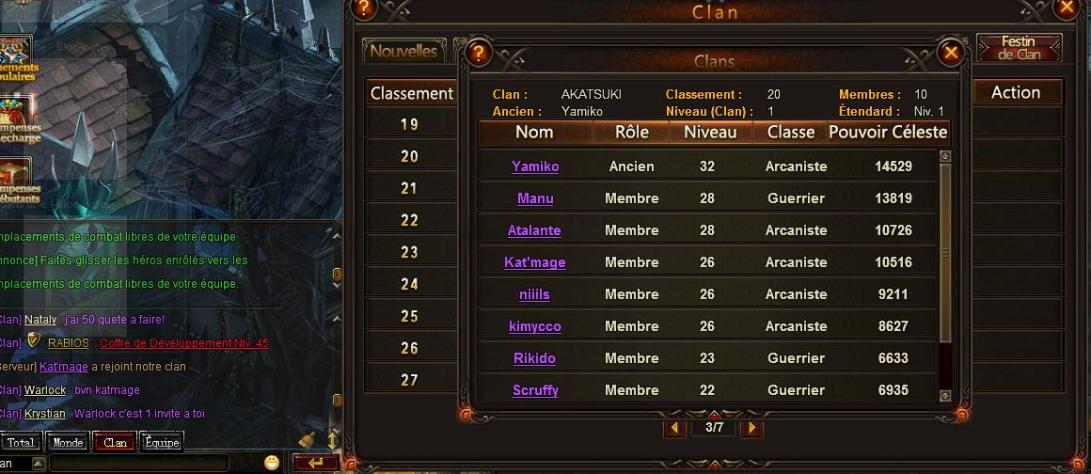Go to the next member list page
This screenshot has height=474, width=1091.
751,428
